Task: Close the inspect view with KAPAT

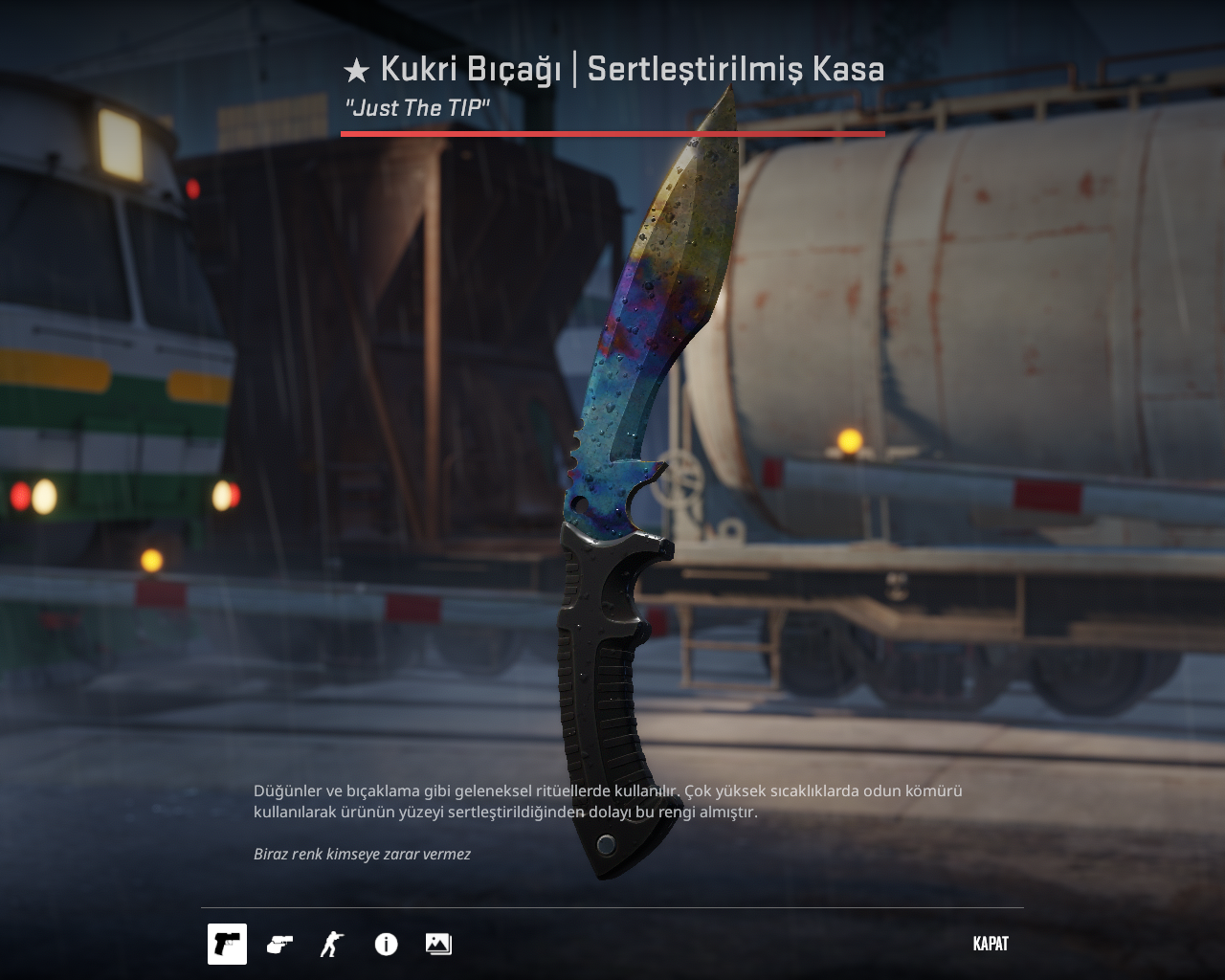Action: [x=991, y=944]
